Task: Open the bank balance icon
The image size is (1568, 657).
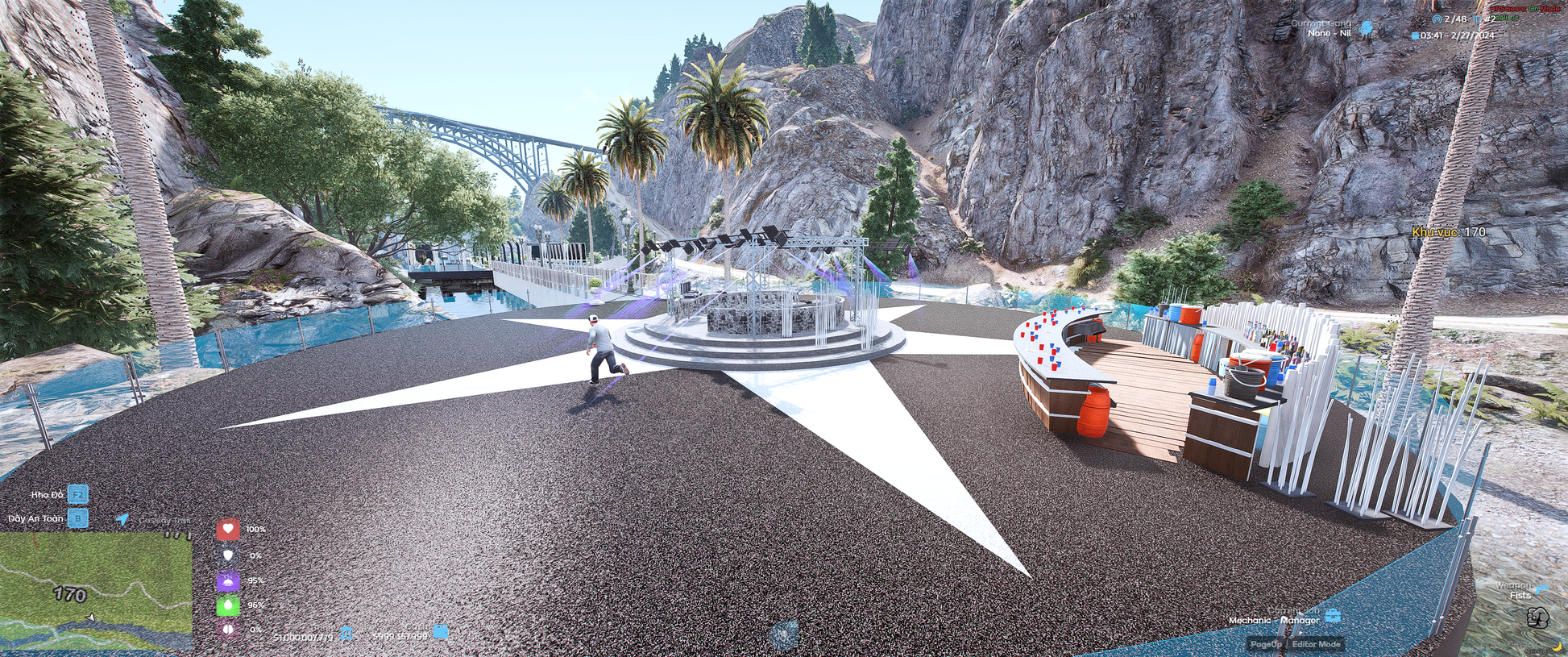Action: [346, 634]
